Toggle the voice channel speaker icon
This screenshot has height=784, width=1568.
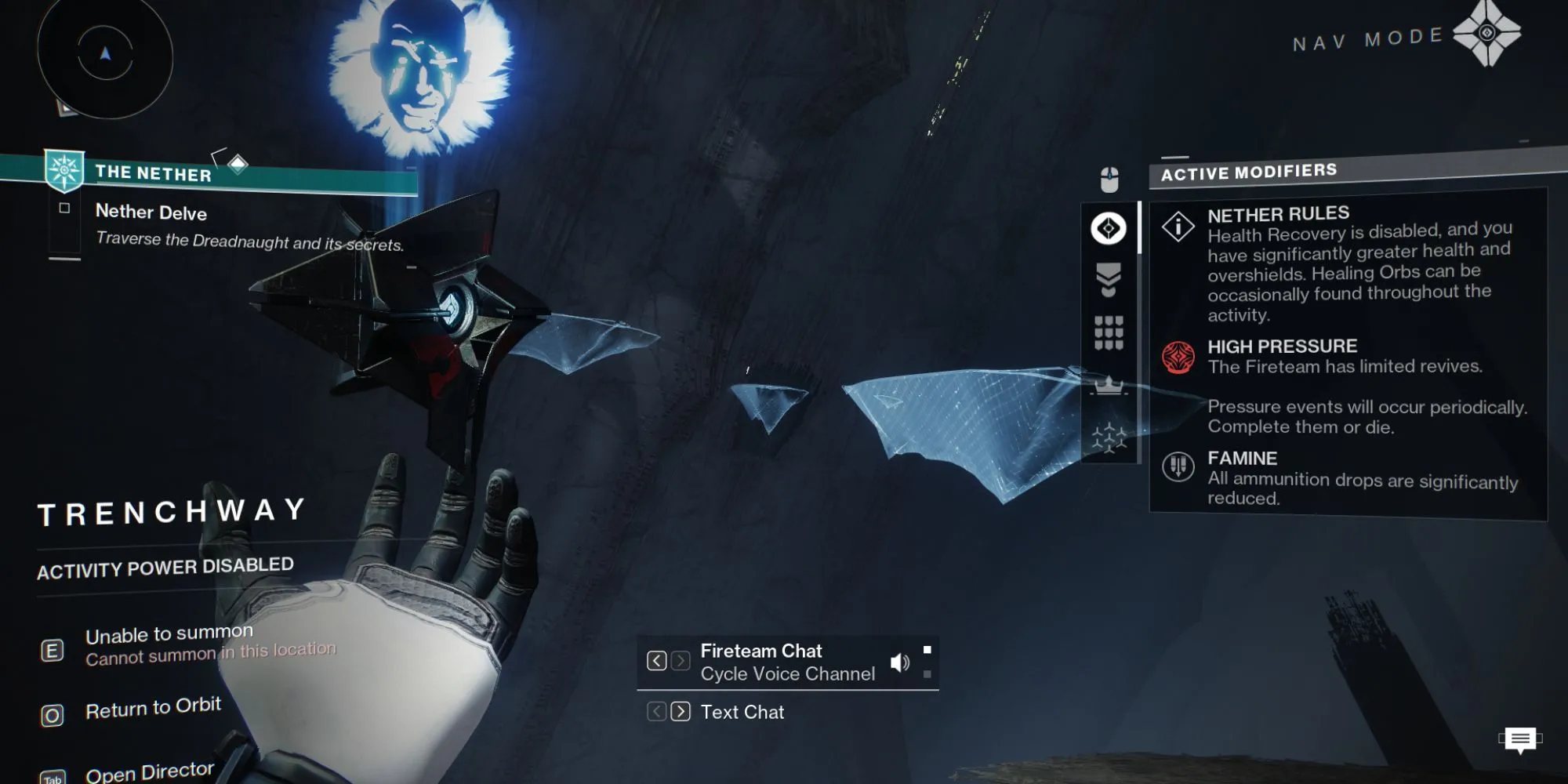900,663
